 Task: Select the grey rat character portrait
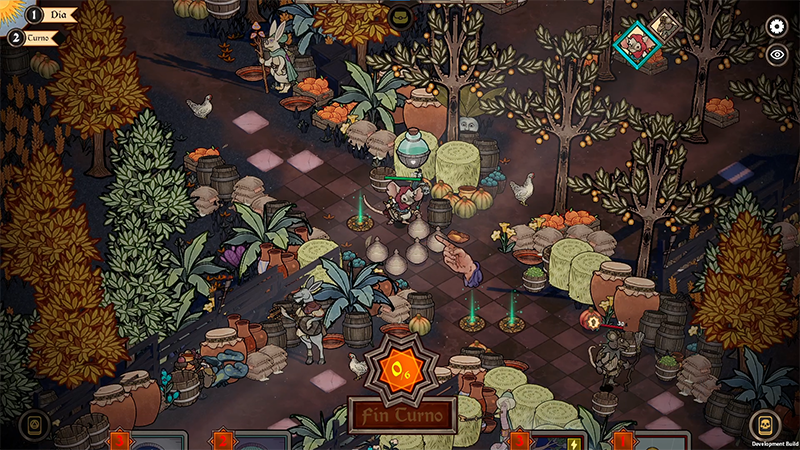[663, 25]
